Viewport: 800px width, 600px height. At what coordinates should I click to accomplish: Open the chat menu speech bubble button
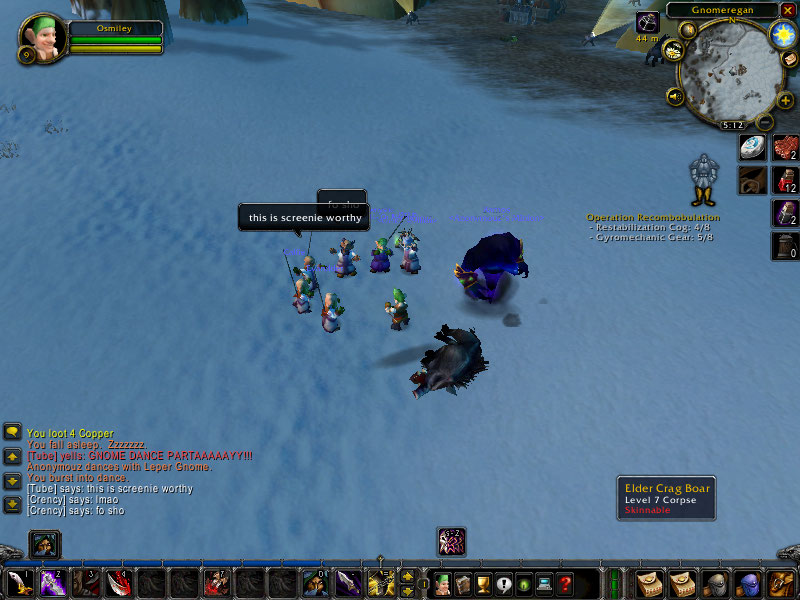point(13,432)
